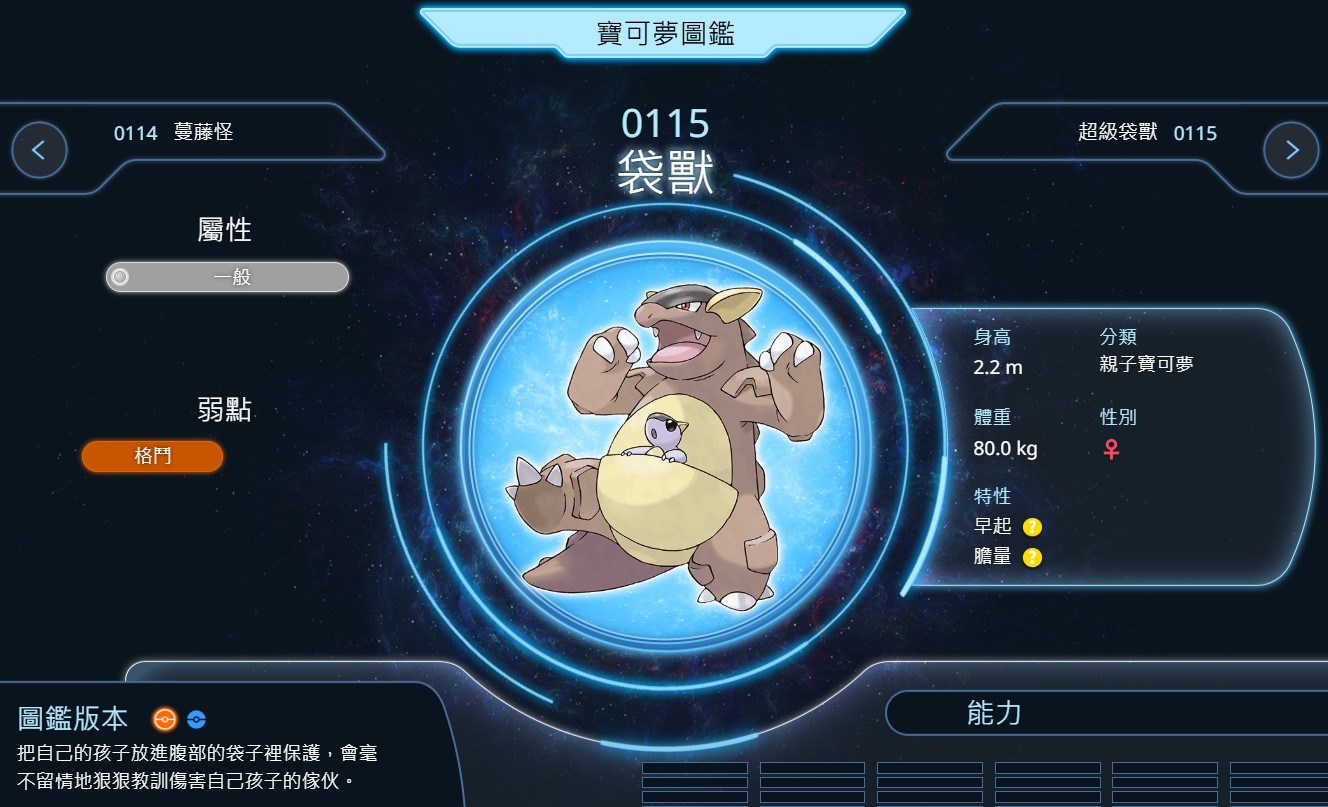Viewport: 1328px width, 807px height.
Task: Go to next Pokémon 超級袋獸 with right arrow
Action: 1290,150
